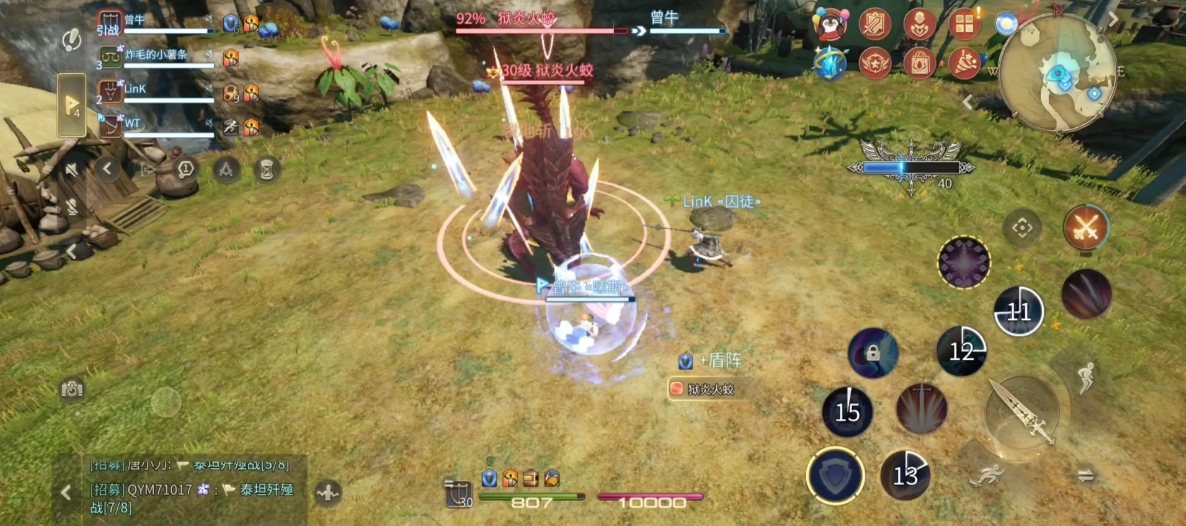Open the camera screenshot button
1186x526 pixels.
point(71,389)
